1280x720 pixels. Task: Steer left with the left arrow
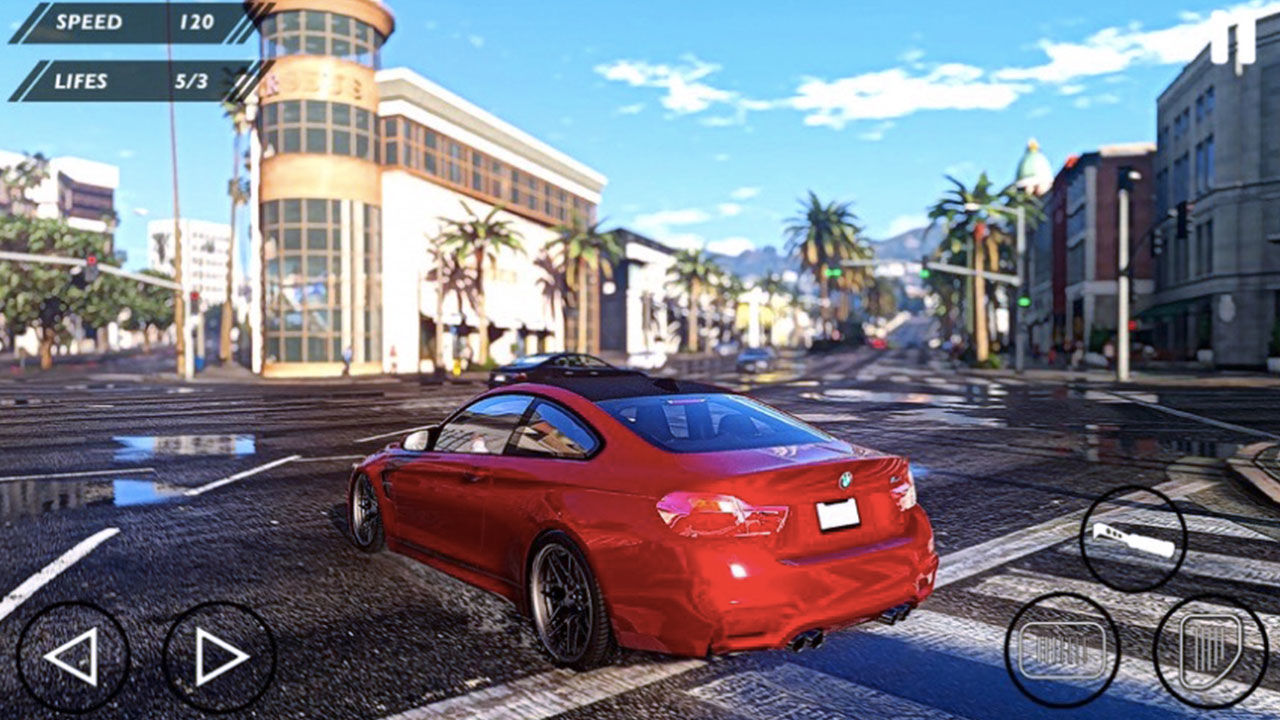73,657
